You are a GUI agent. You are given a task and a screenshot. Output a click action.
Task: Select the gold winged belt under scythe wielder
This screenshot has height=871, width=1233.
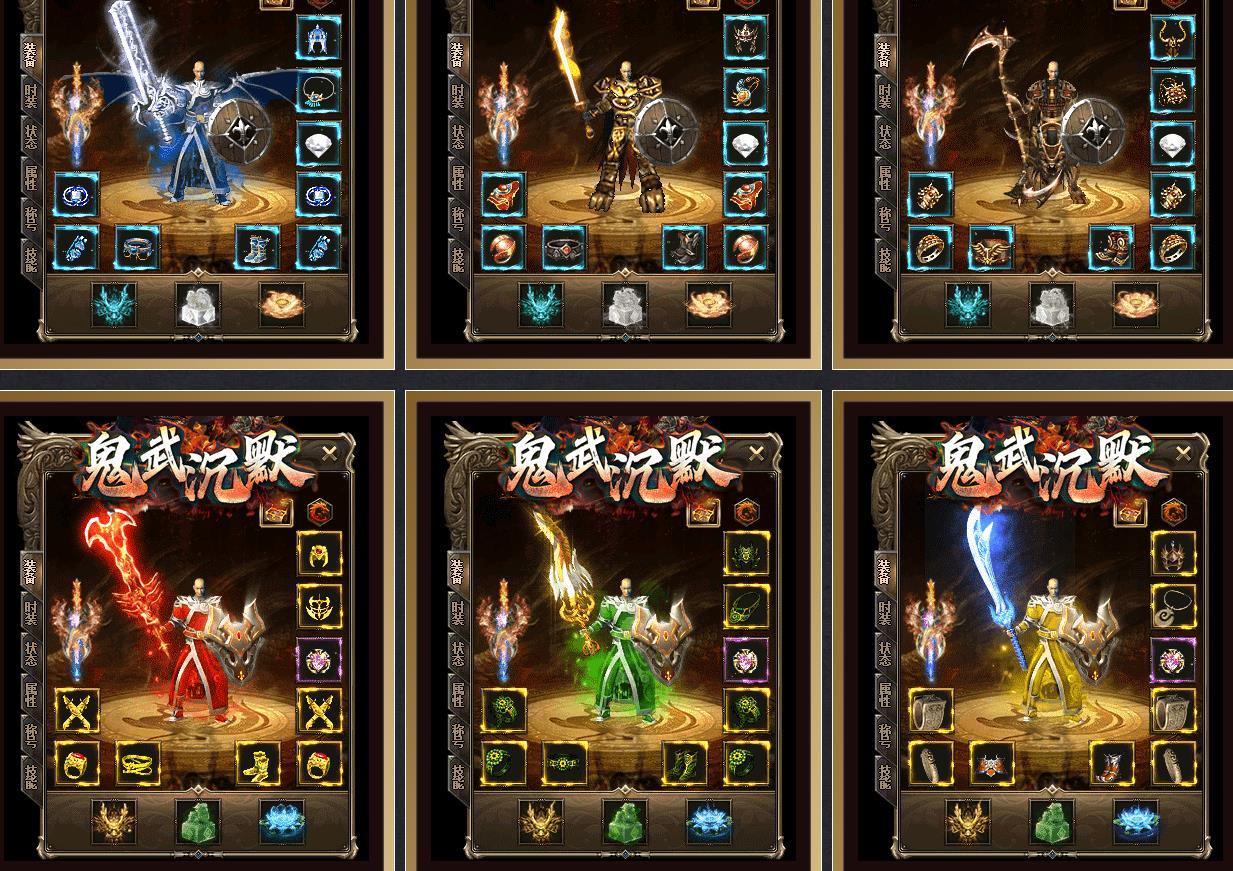click(992, 247)
